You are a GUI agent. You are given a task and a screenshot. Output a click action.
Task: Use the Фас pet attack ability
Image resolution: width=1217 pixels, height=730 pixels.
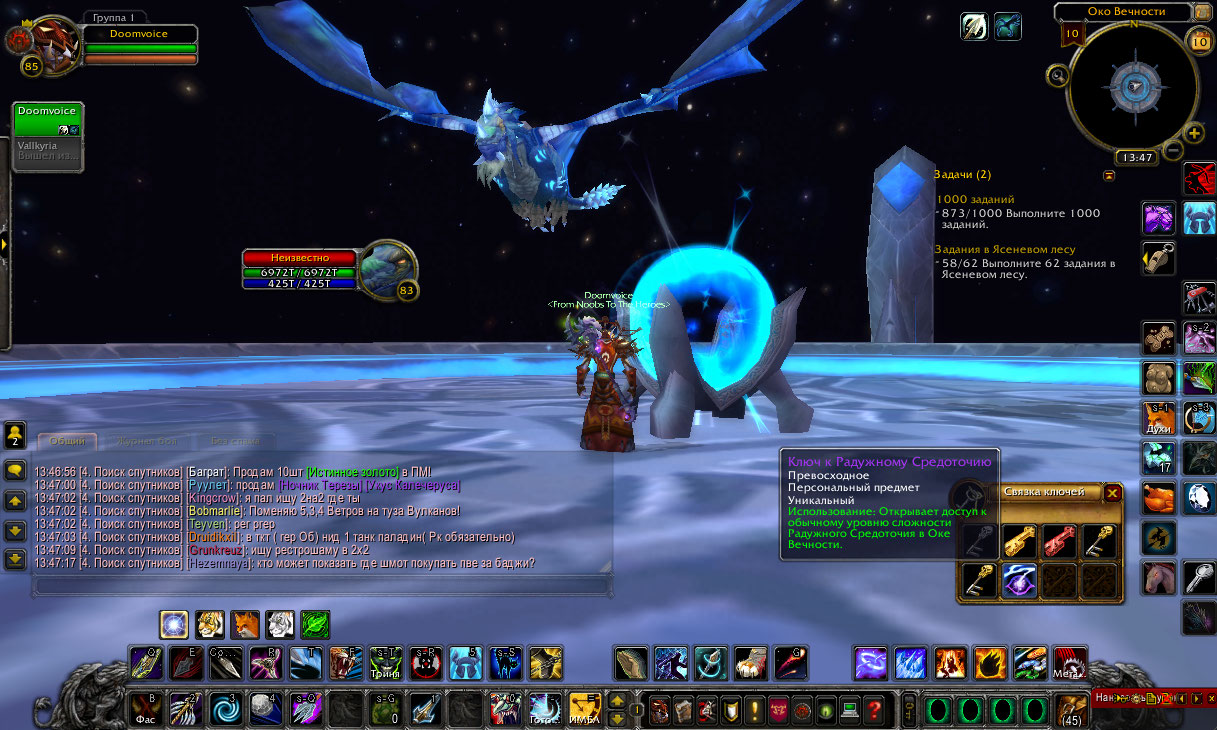click(145, 709)
